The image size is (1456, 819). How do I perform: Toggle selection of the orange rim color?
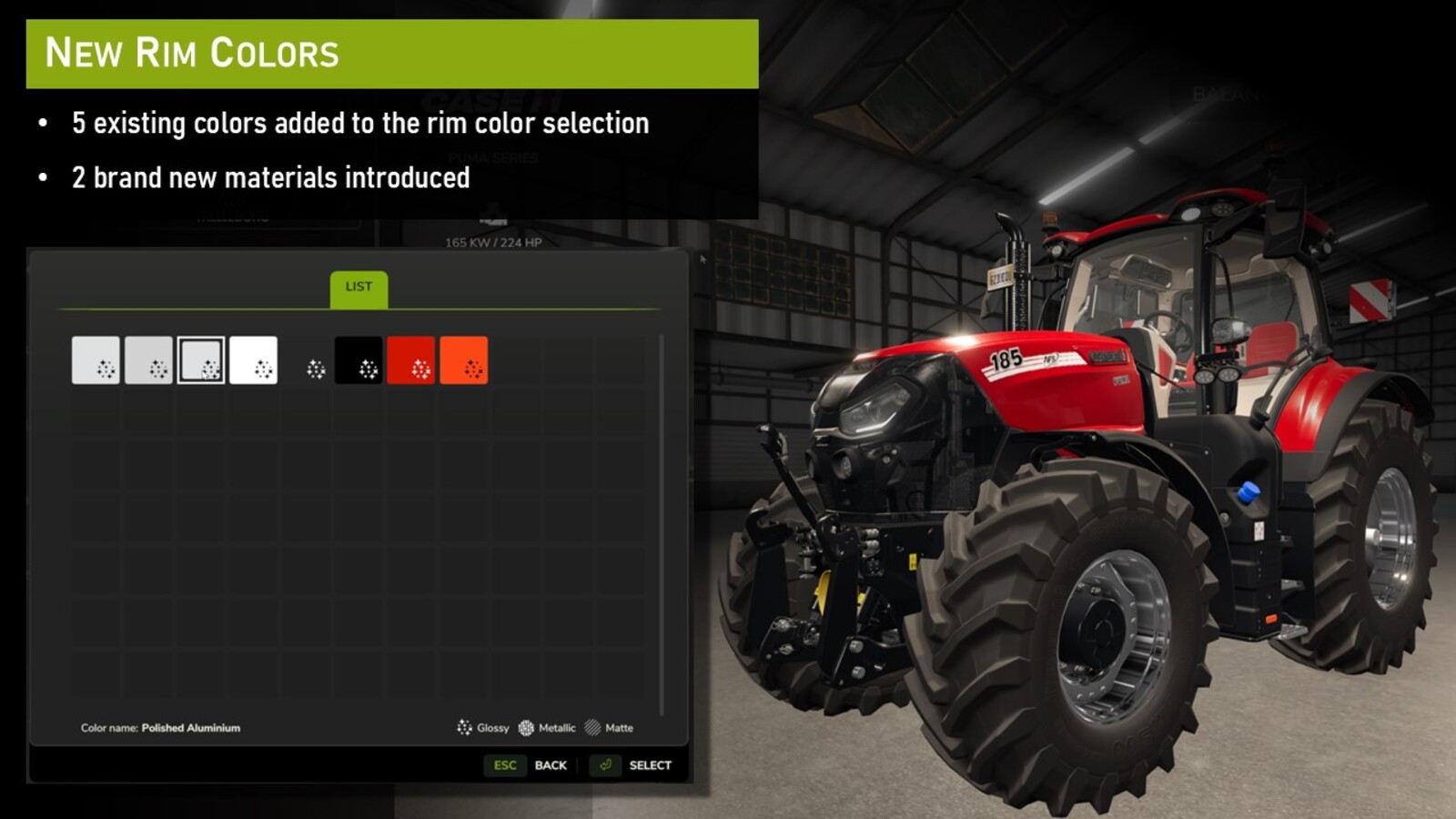coord(464,361)
